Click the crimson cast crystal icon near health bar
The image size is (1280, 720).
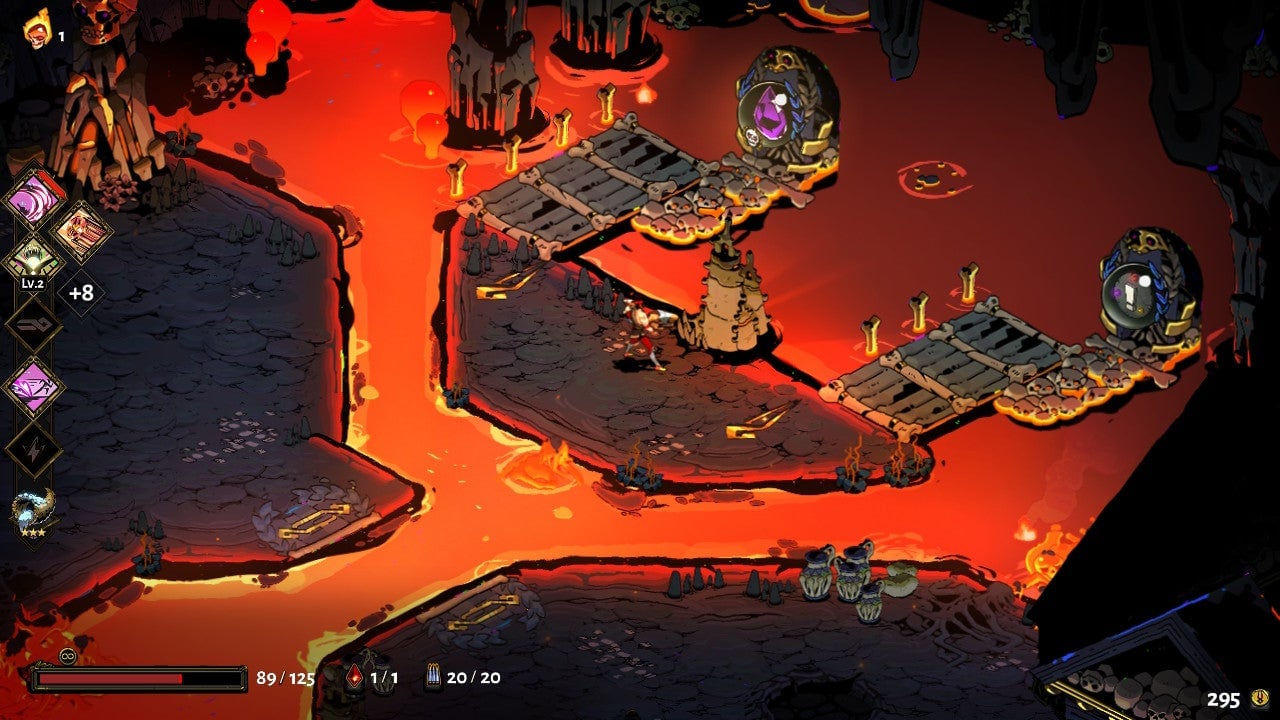point(356,678)
